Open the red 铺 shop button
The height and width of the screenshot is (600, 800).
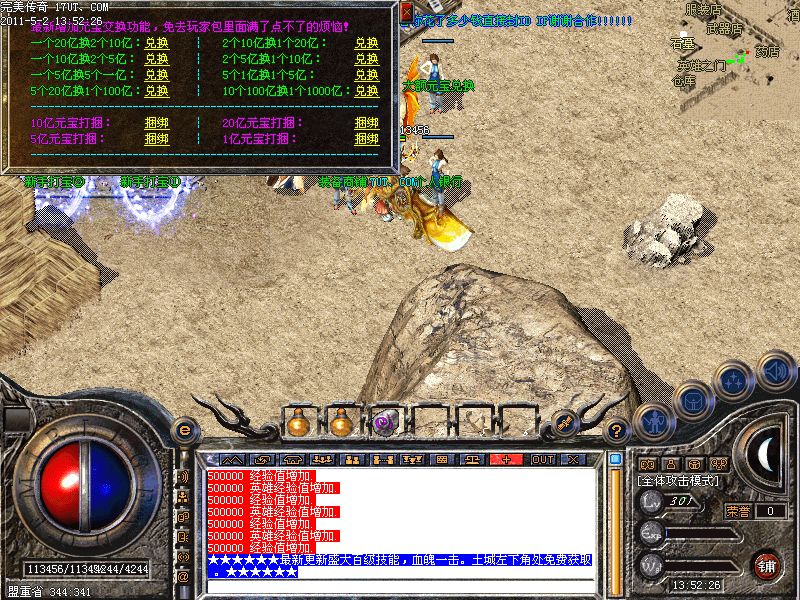tap(767, 565)
